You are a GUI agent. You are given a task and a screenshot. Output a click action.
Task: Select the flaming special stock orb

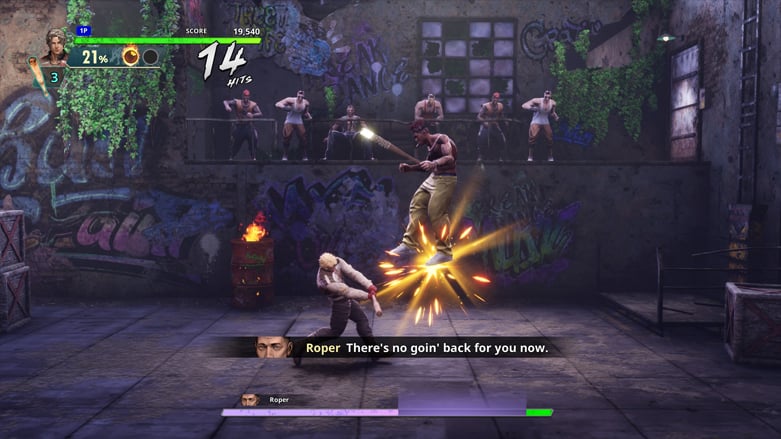click(130, 57)
